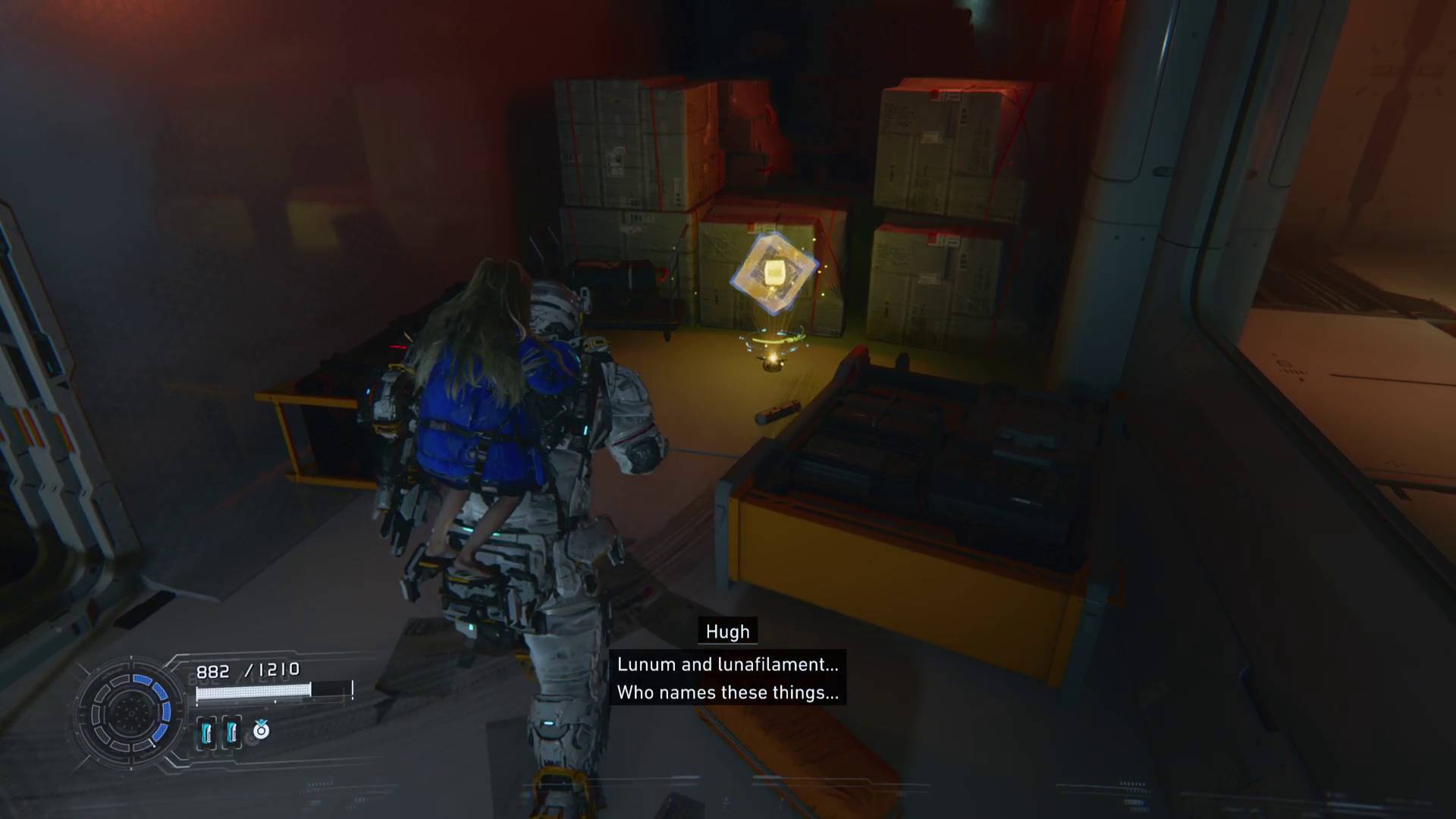Click the ammo counter reading 882/1210
The height and width of the screenshot is (819, 1456).
(248, 670)
